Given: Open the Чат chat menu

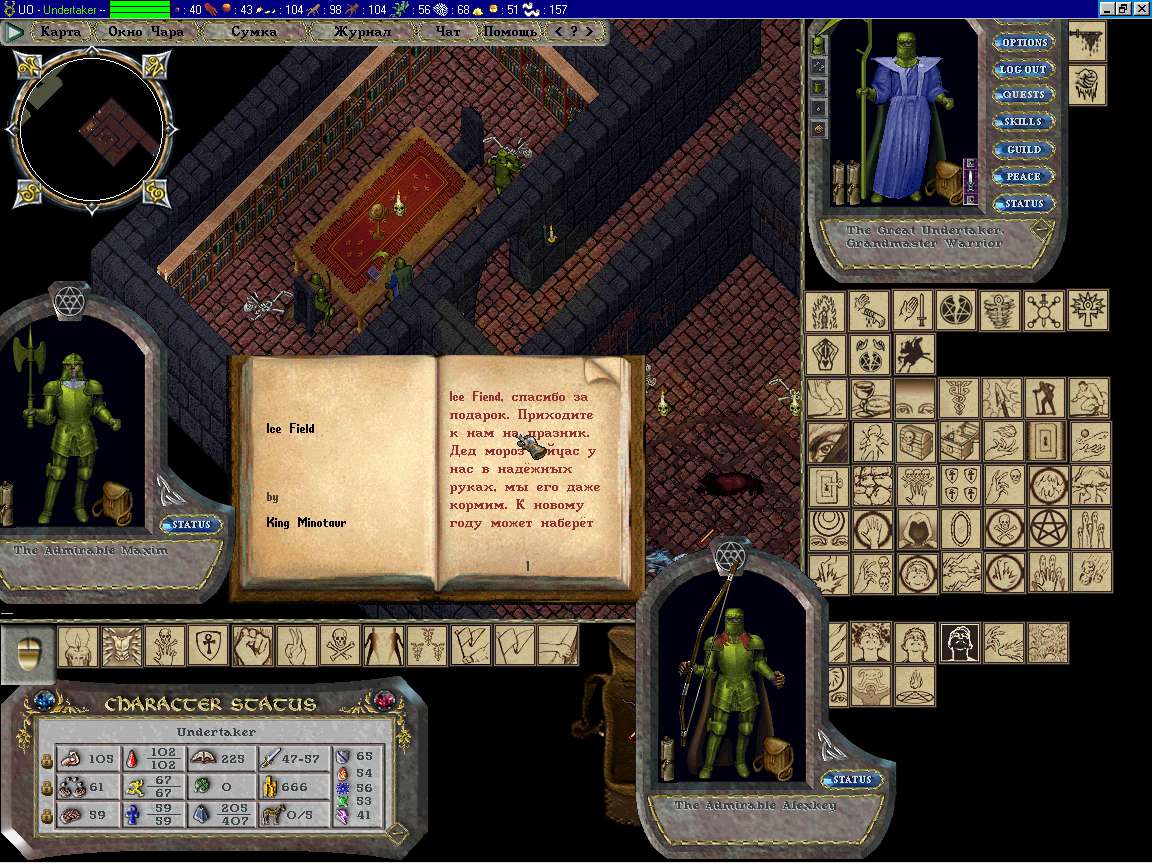Looking at the screenshot, I should [x=449, y=31].
